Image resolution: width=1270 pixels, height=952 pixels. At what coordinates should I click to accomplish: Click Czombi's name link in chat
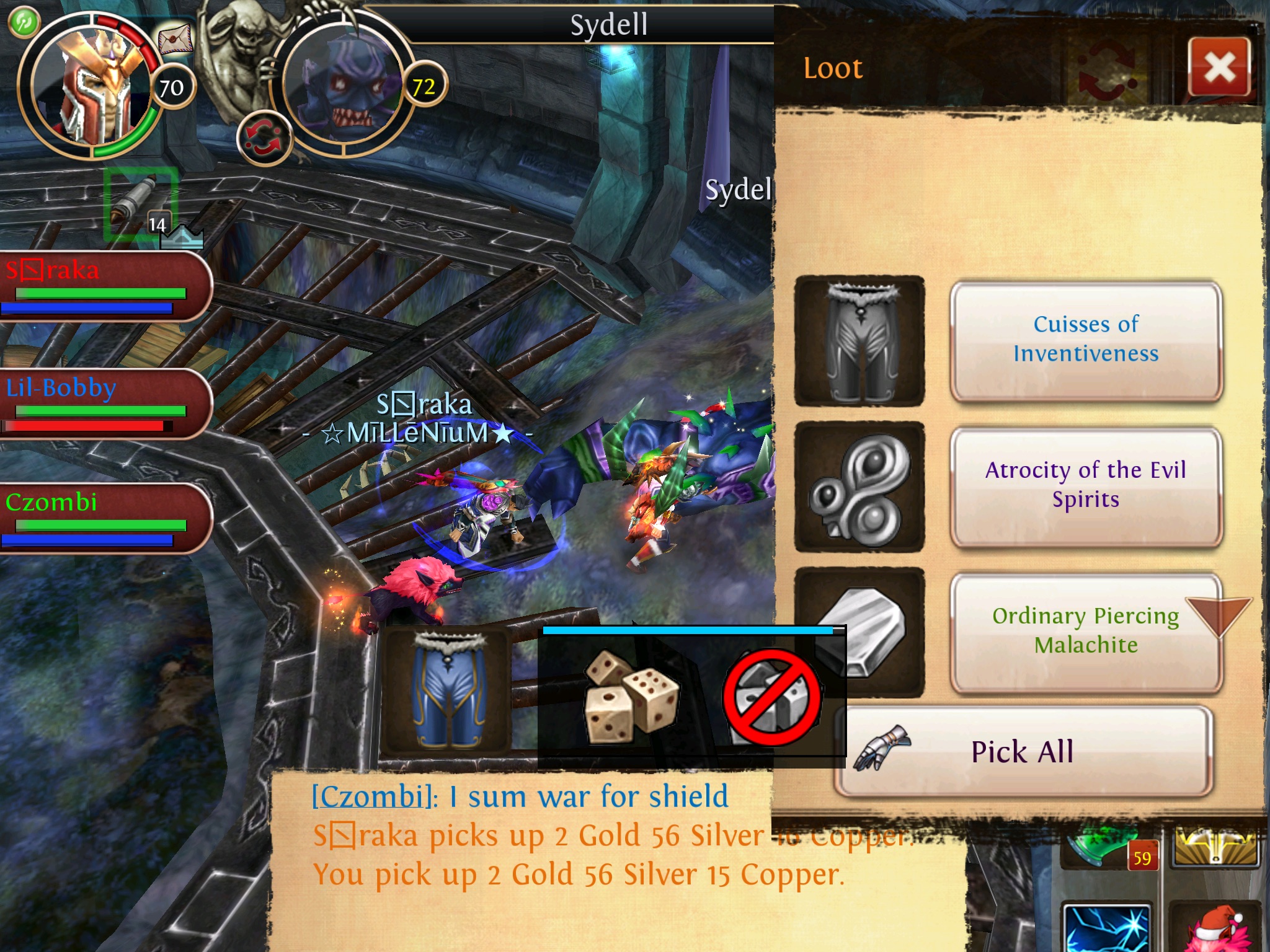pyautogui.click(x=371, y=797)
